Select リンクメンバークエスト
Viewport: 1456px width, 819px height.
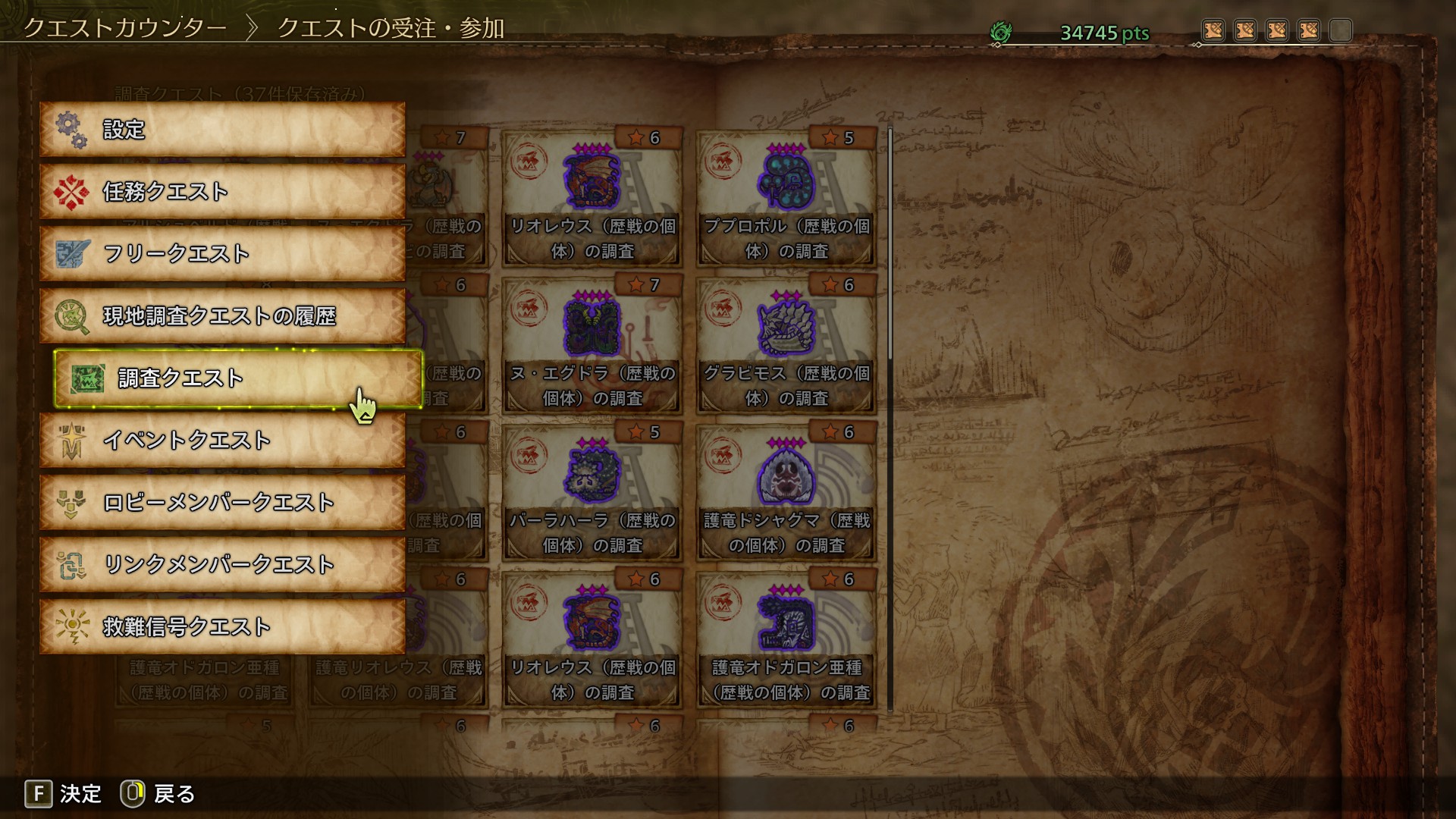222,565
